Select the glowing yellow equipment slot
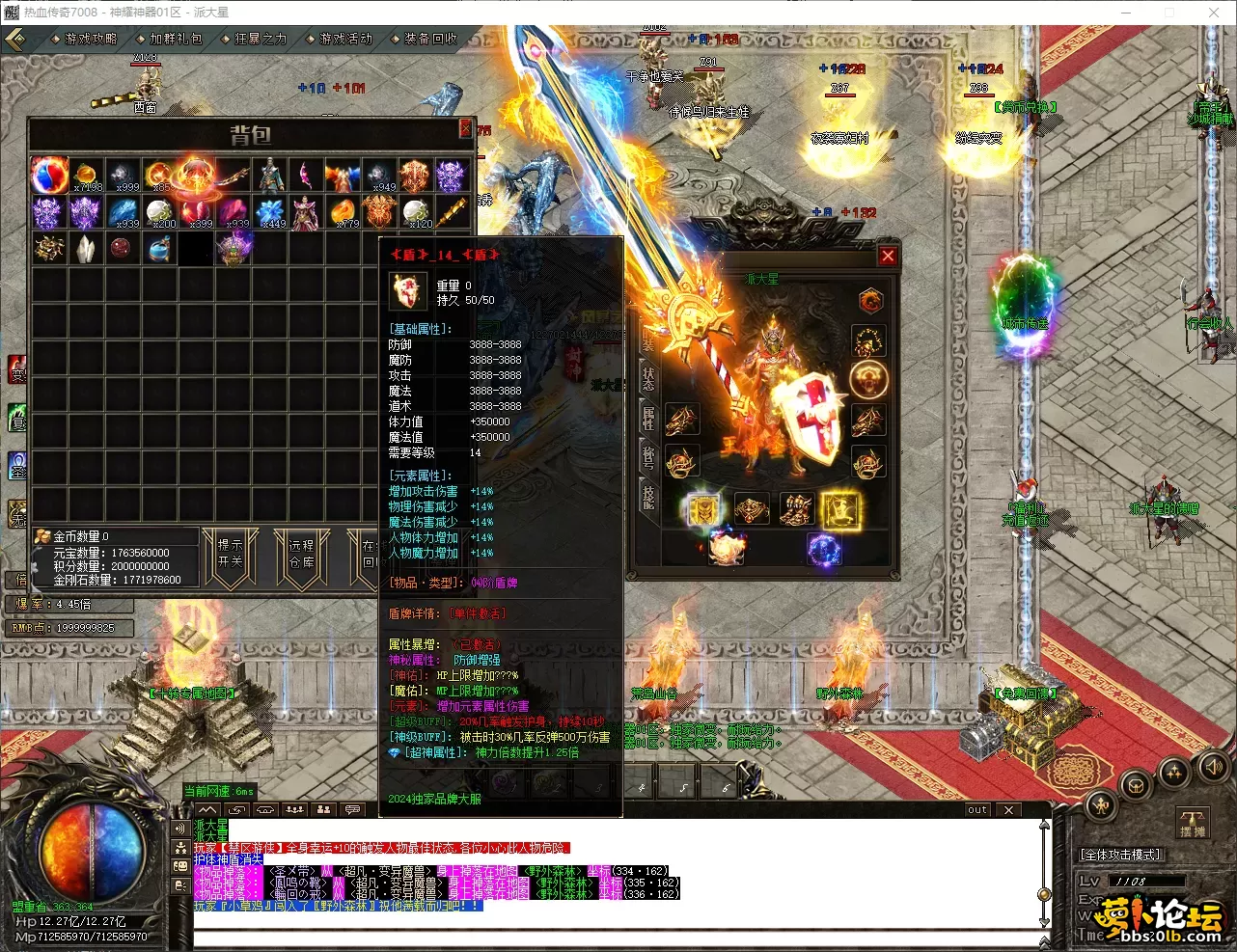The width and height of the screenshot is (1237, 952). tap(839, 509)
